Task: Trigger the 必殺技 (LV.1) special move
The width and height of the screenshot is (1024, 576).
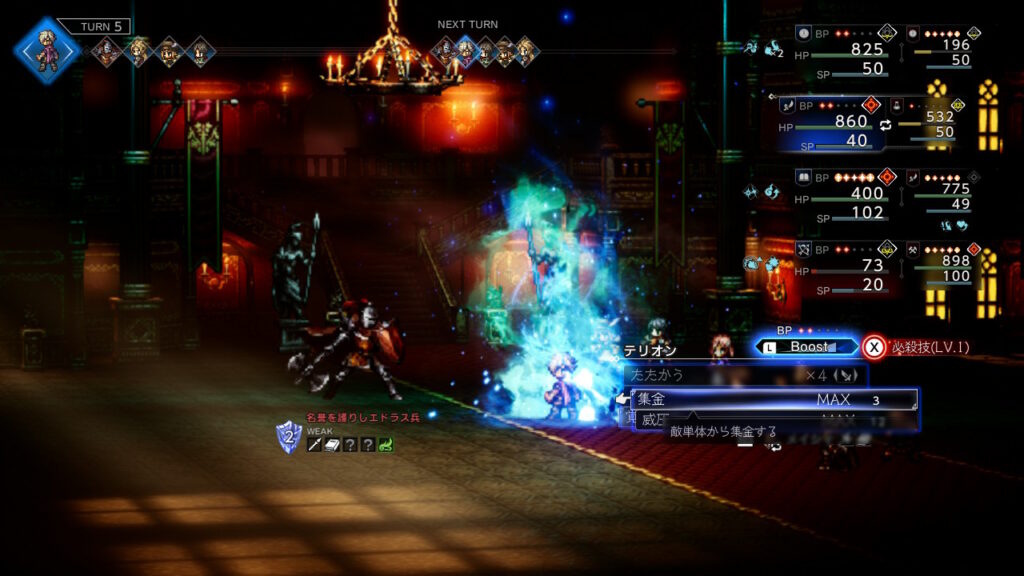Action: click(x=916, y=347)
